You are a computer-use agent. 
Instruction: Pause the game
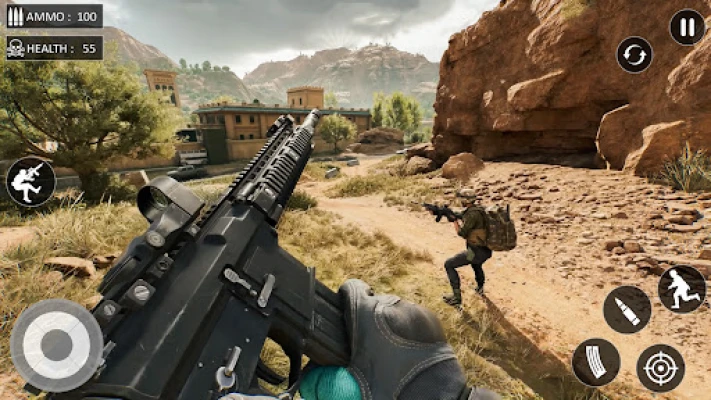tap(687, 27)
